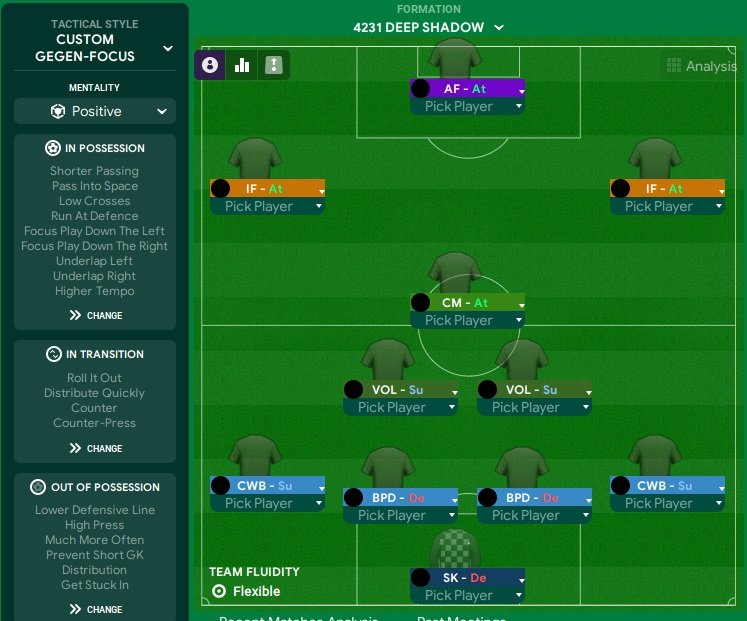Select the bar chart view icon
Image resolution: width=747 pixels, height=621 pixels.
click(241, 65)
